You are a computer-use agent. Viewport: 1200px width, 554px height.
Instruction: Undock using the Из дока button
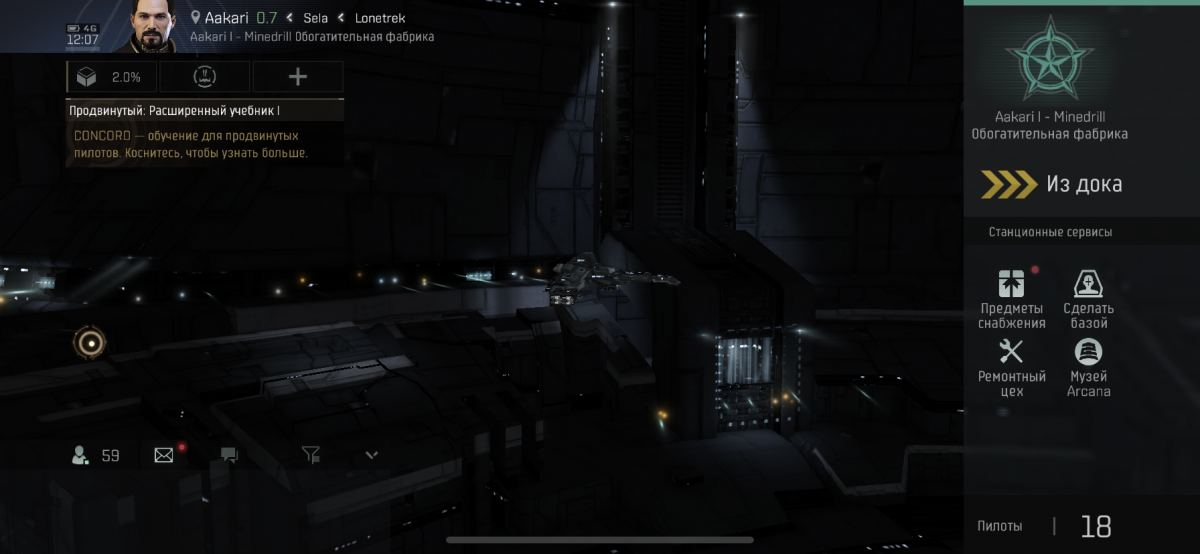pyautogui.click(x=1066, y=184)
